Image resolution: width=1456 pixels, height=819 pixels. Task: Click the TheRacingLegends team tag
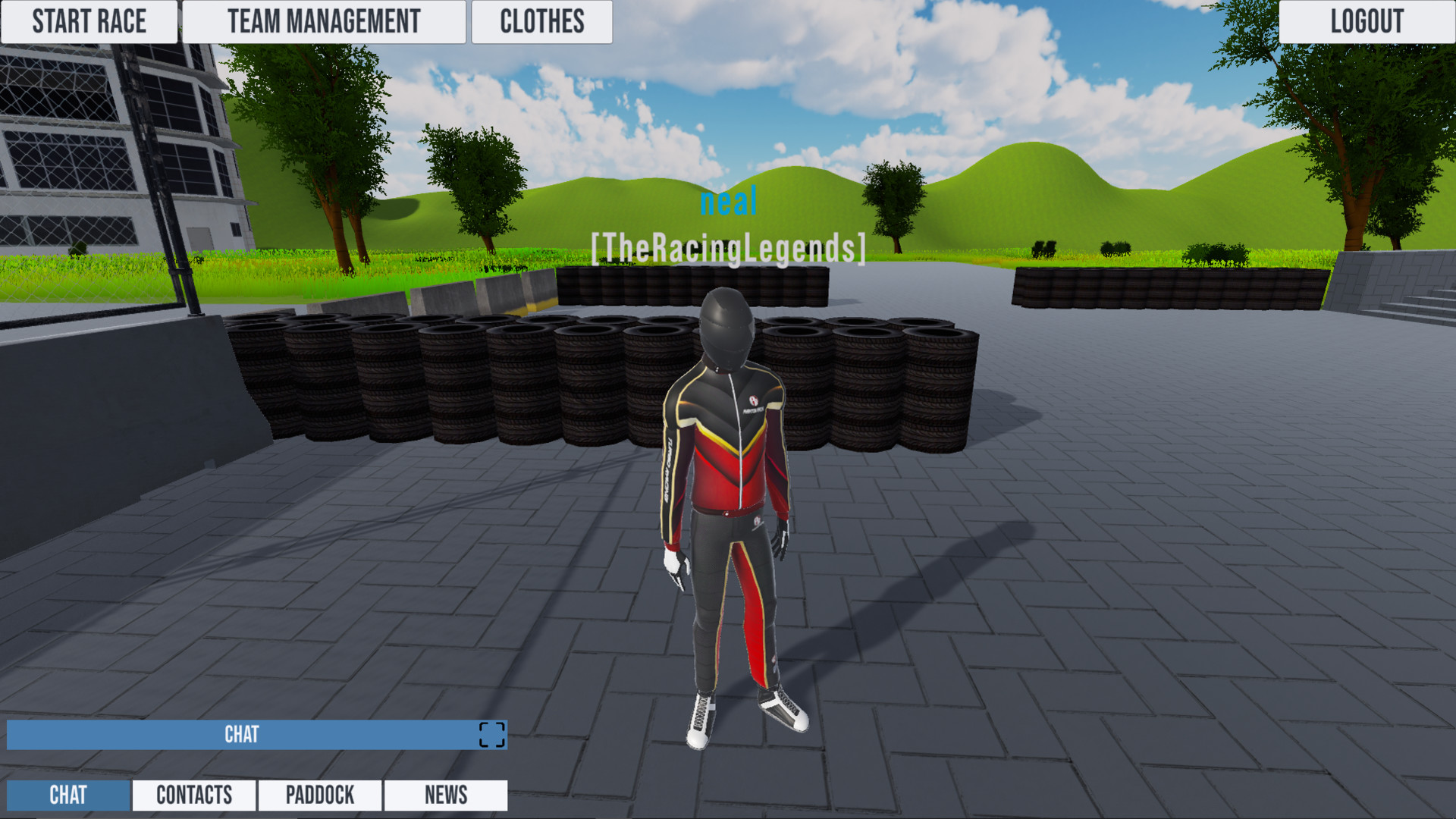click(x=728, y=245)
